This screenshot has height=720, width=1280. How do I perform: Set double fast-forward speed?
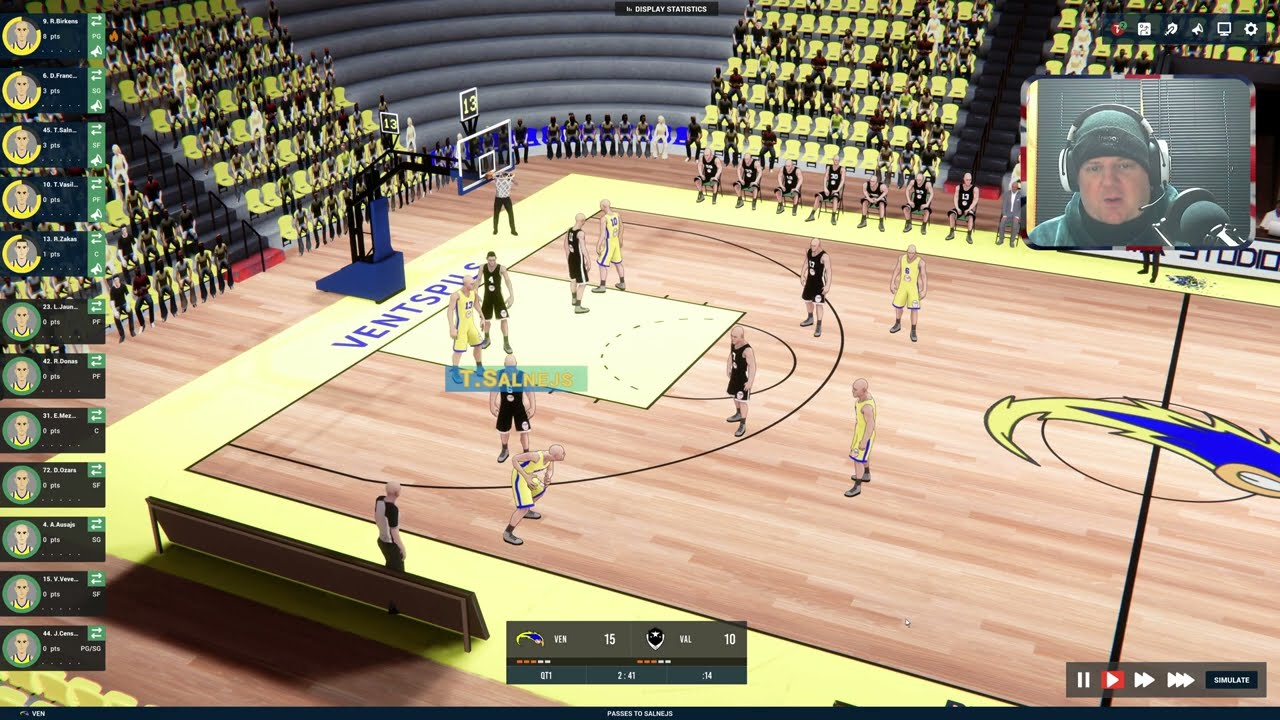(x=1144, y=680)
